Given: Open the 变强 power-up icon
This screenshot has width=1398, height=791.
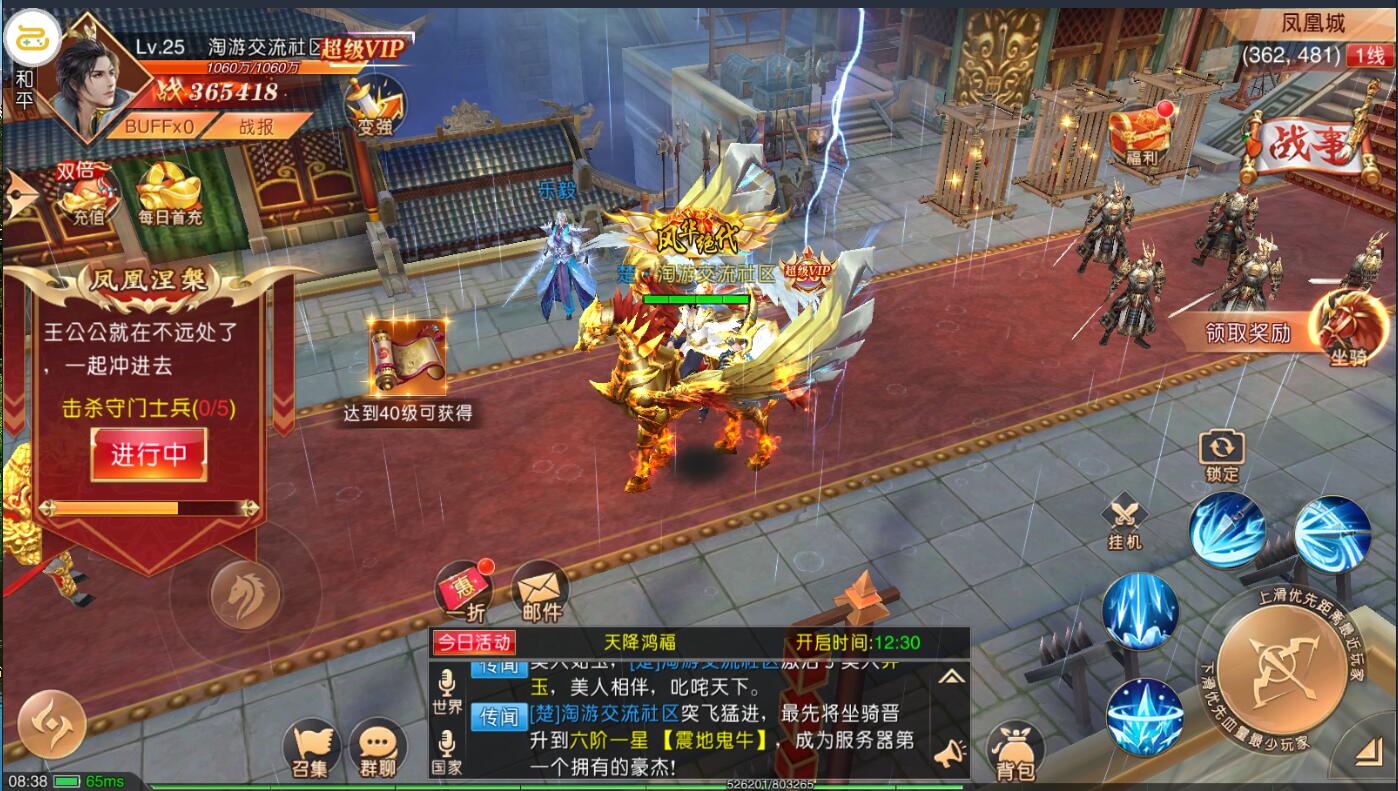Looking at the screenshot, I should 375,105.
